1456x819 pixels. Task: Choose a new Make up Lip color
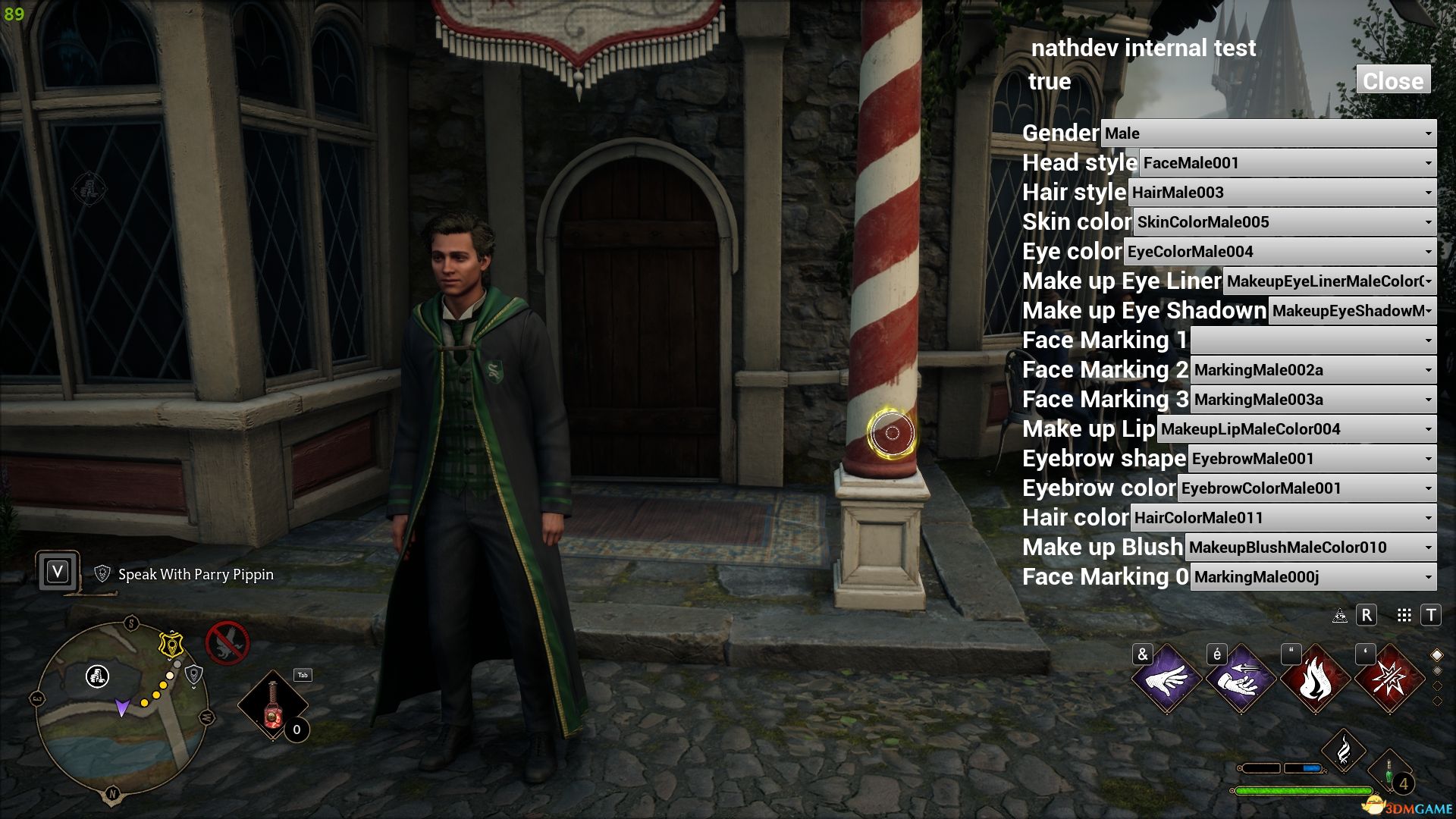(x=1296, y=429)
